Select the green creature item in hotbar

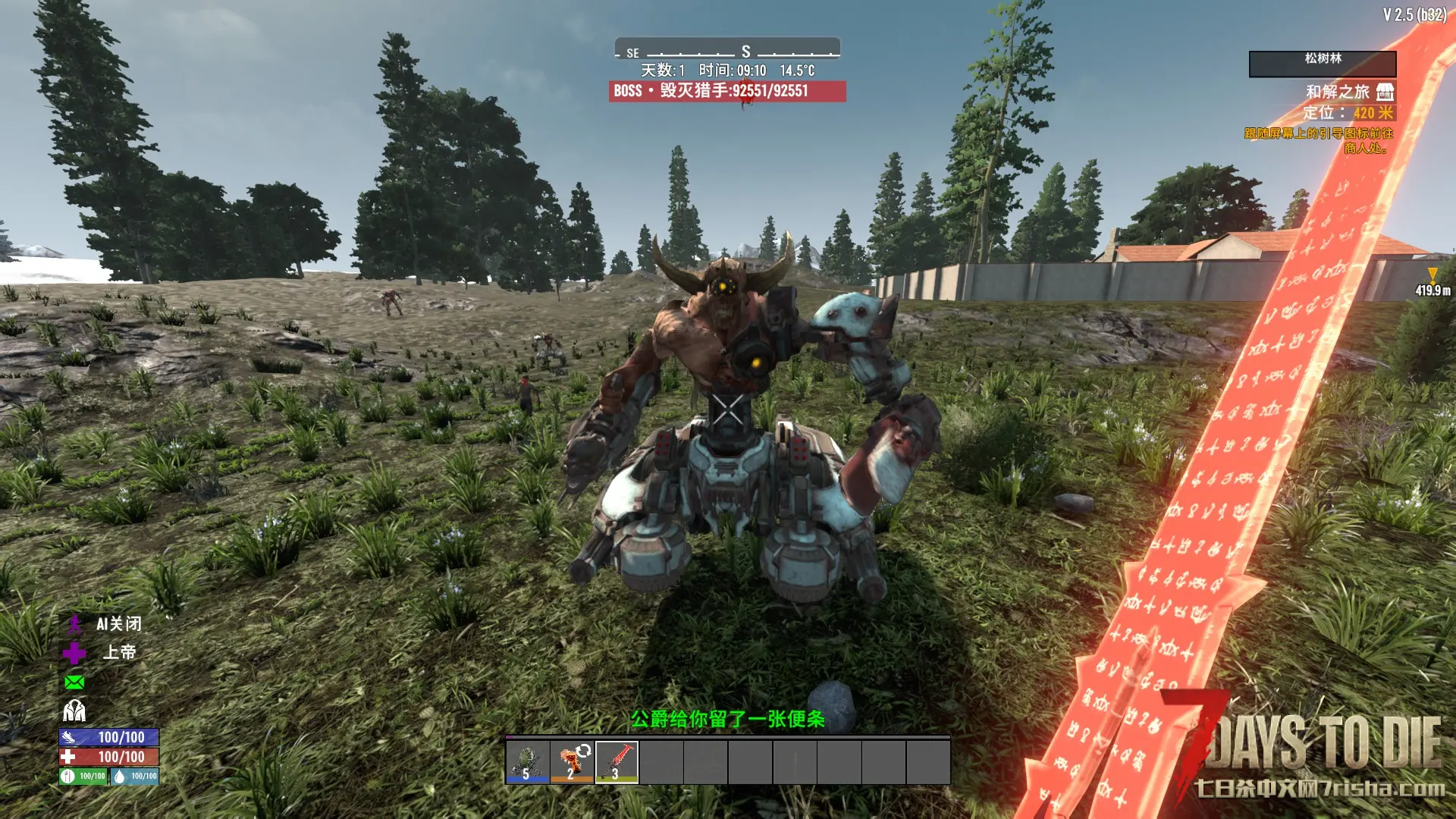[528, 761]
